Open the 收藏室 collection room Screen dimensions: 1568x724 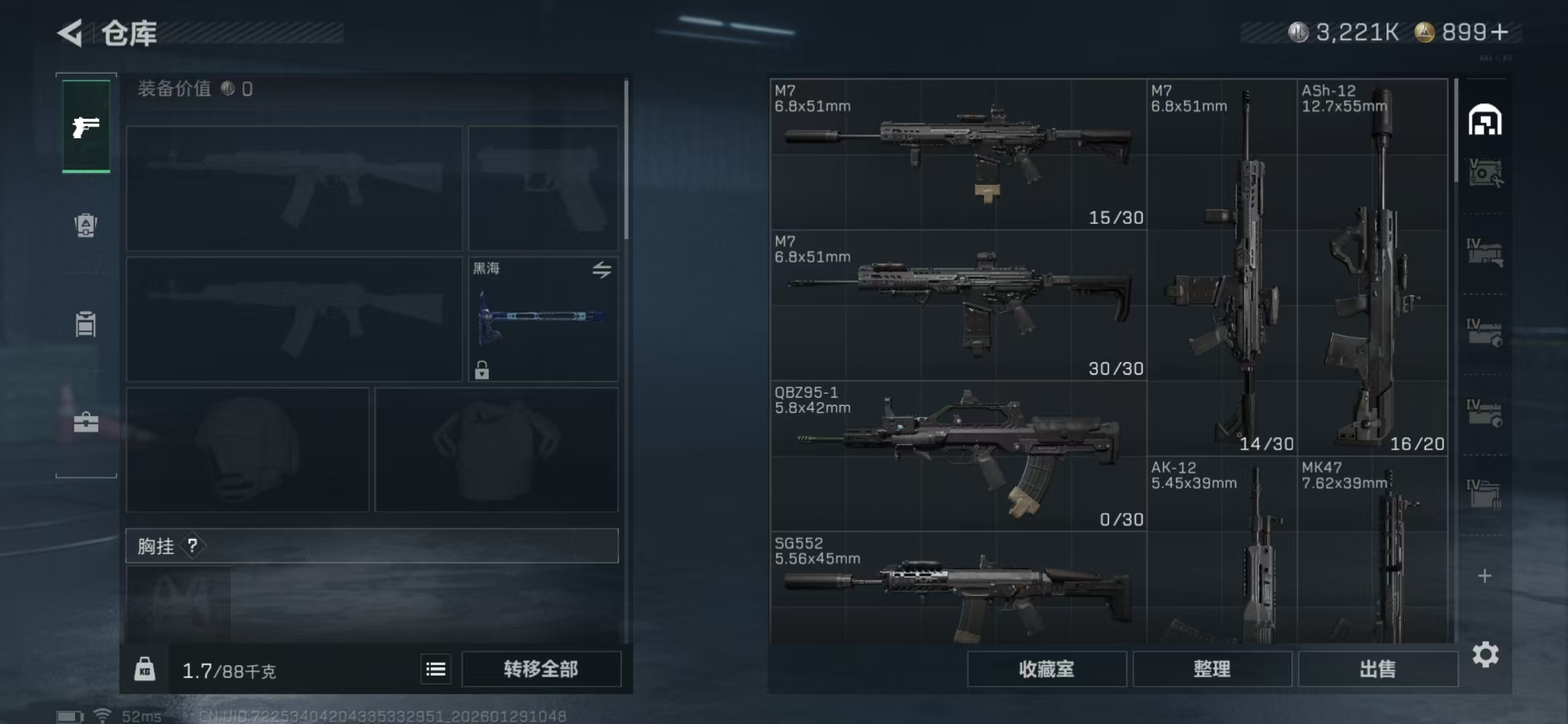[1046, 669]
